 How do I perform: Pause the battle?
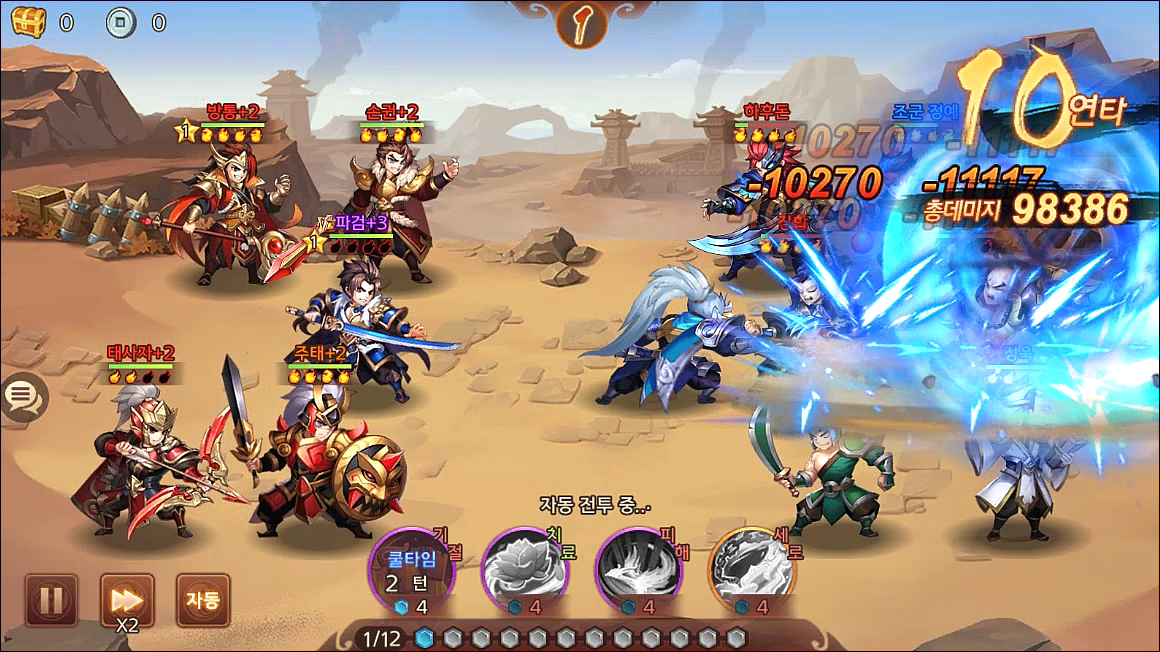click(51, 600)
